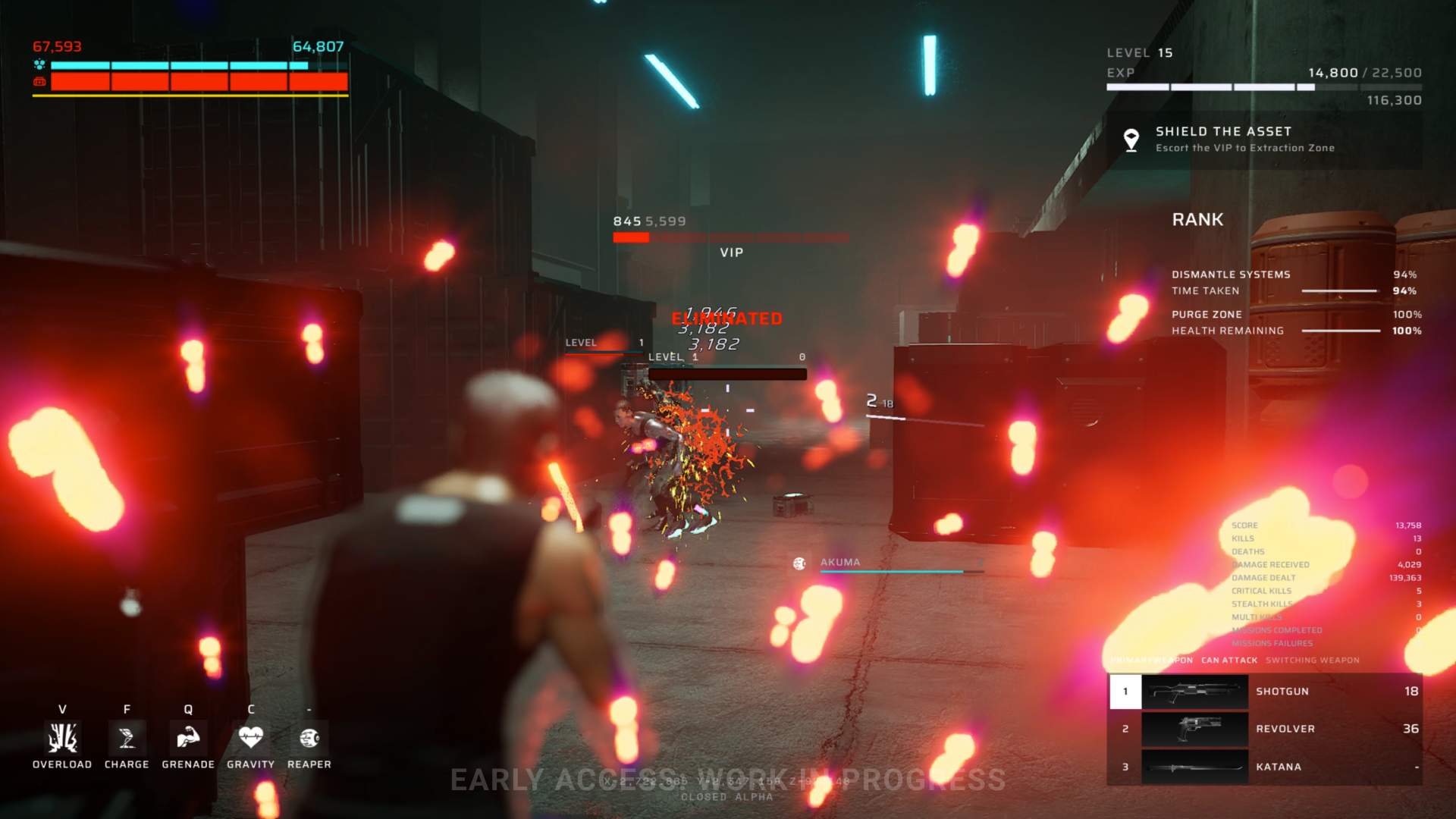Equip the Katana weapon slot
The width and height of the screenshot is (1456, 819).
pos(1264,767)
